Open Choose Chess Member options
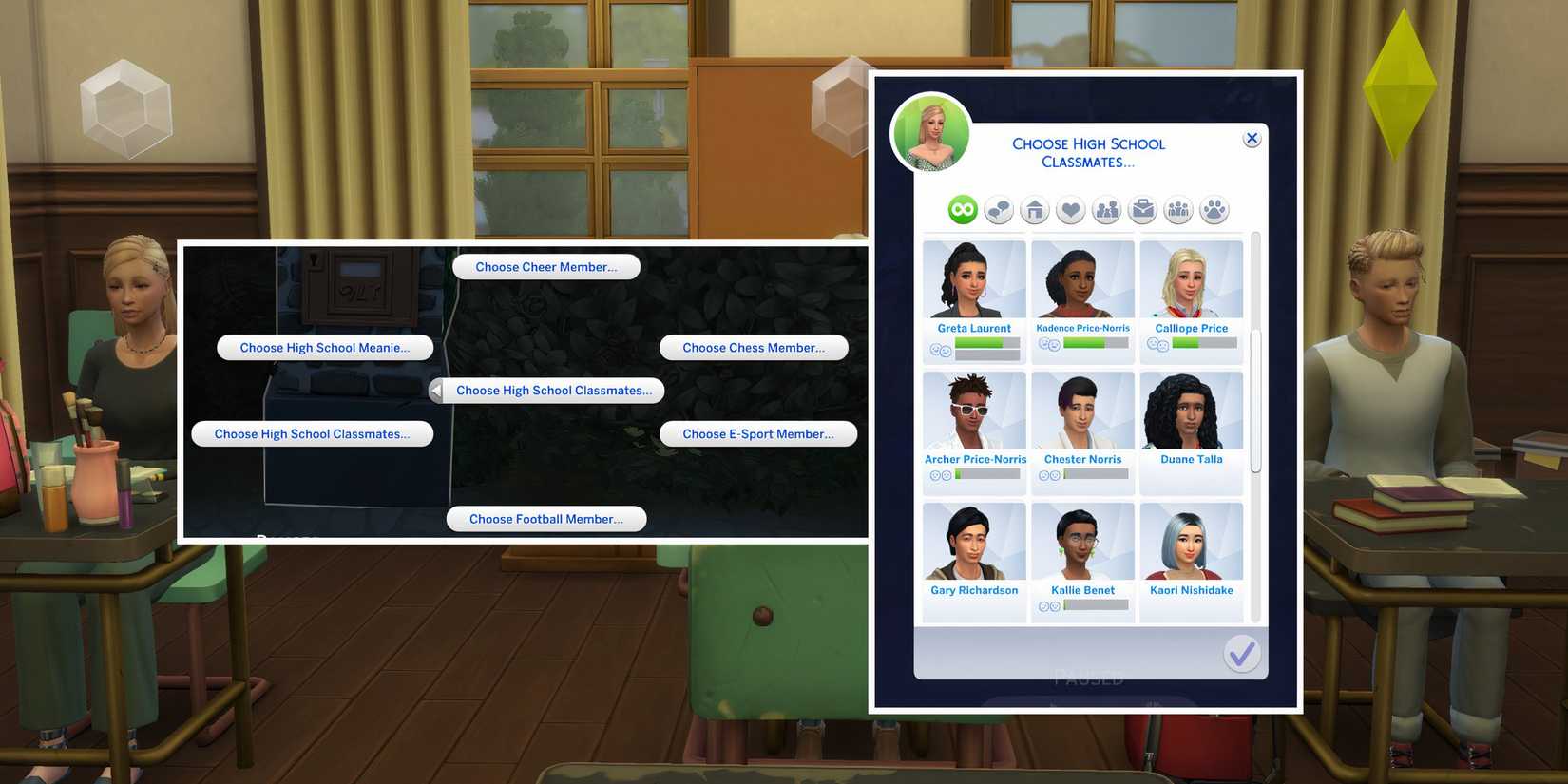The width and height of the screenshot is (1568, 784). (754, 347)
